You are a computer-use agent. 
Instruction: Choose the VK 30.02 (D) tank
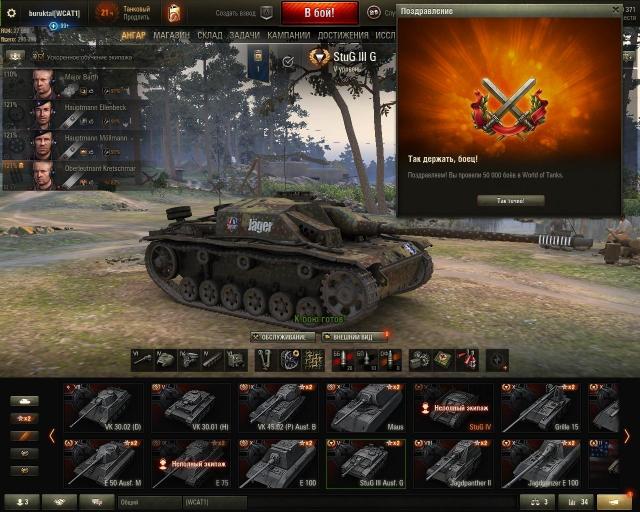[x=103, y=408]
